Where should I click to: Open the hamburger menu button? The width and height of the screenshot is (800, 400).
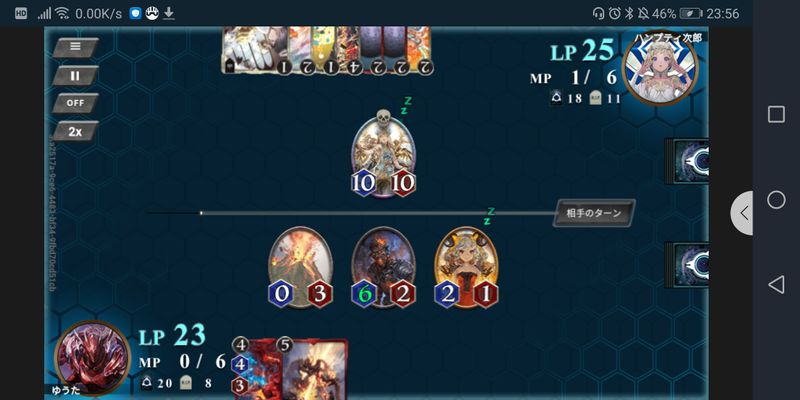(76, 46)
